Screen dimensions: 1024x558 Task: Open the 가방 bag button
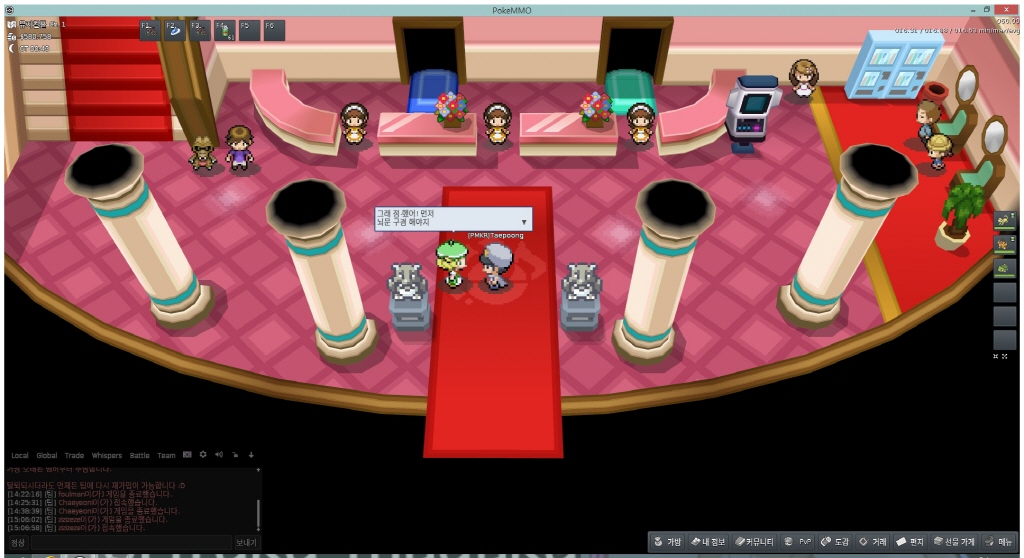pyautogui.click(x=668, y=541)
